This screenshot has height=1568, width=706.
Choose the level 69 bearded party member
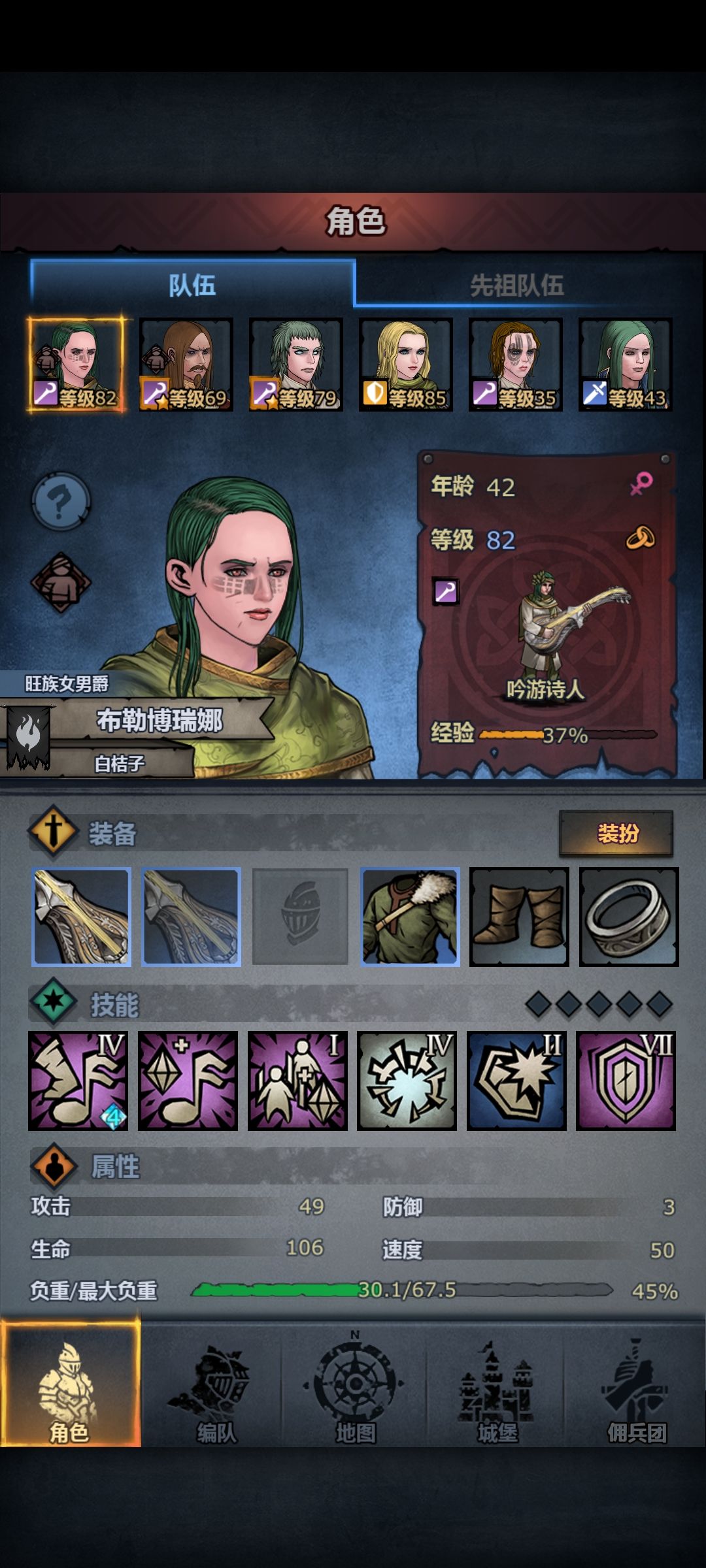point(186,364)
